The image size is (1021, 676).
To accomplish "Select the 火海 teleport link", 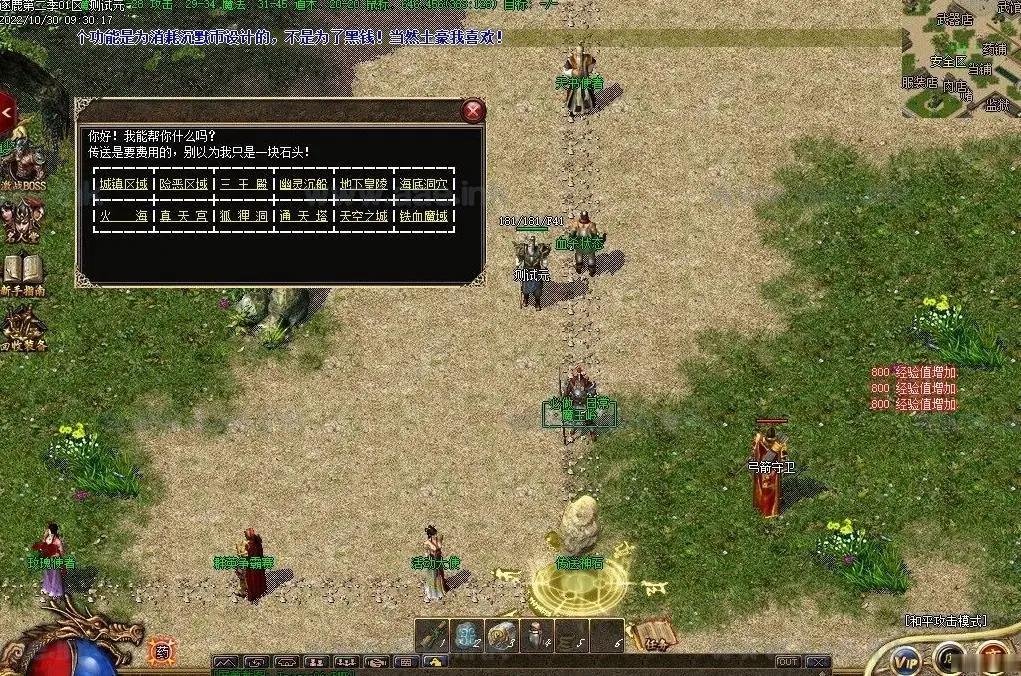I will pyautogui.click(x=123, y=216).
